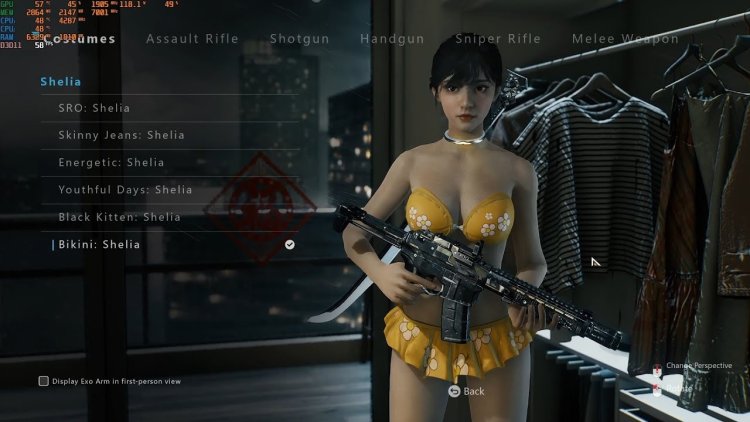
Task: Switch to the Assault Rifle tab
Action: point(192,39)
